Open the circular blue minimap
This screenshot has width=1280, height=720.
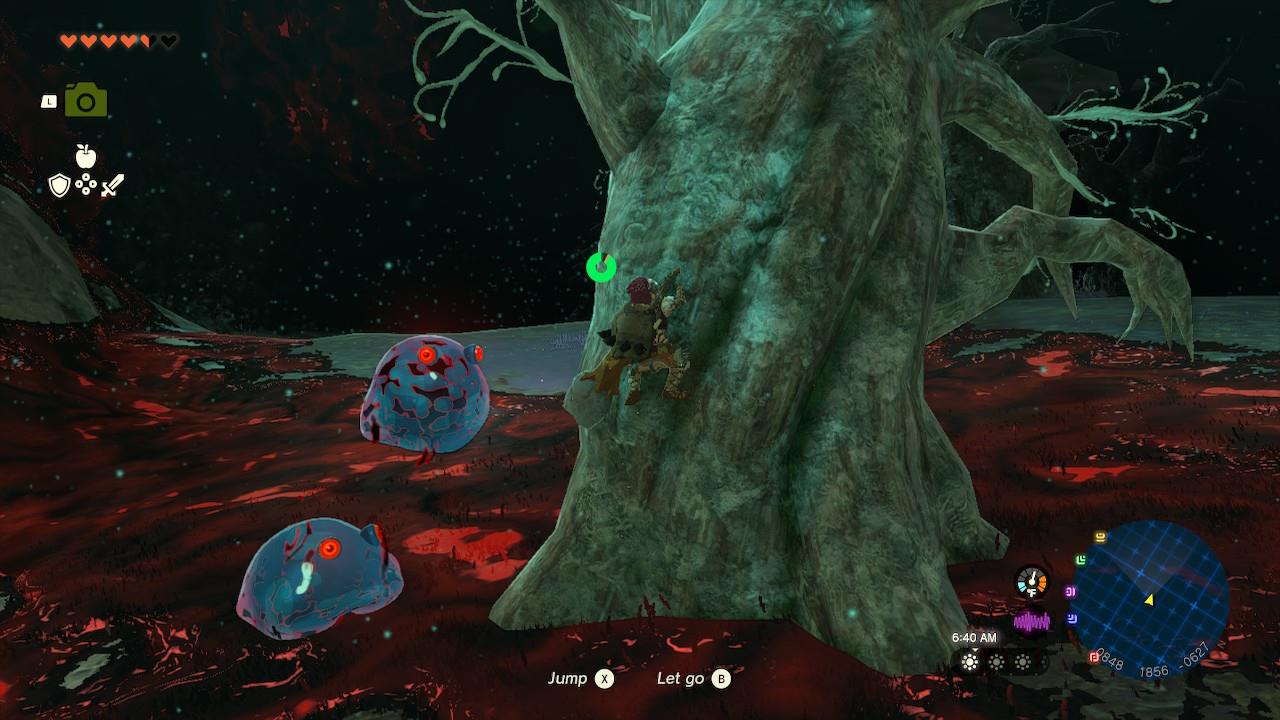[x=1150, y=598]
